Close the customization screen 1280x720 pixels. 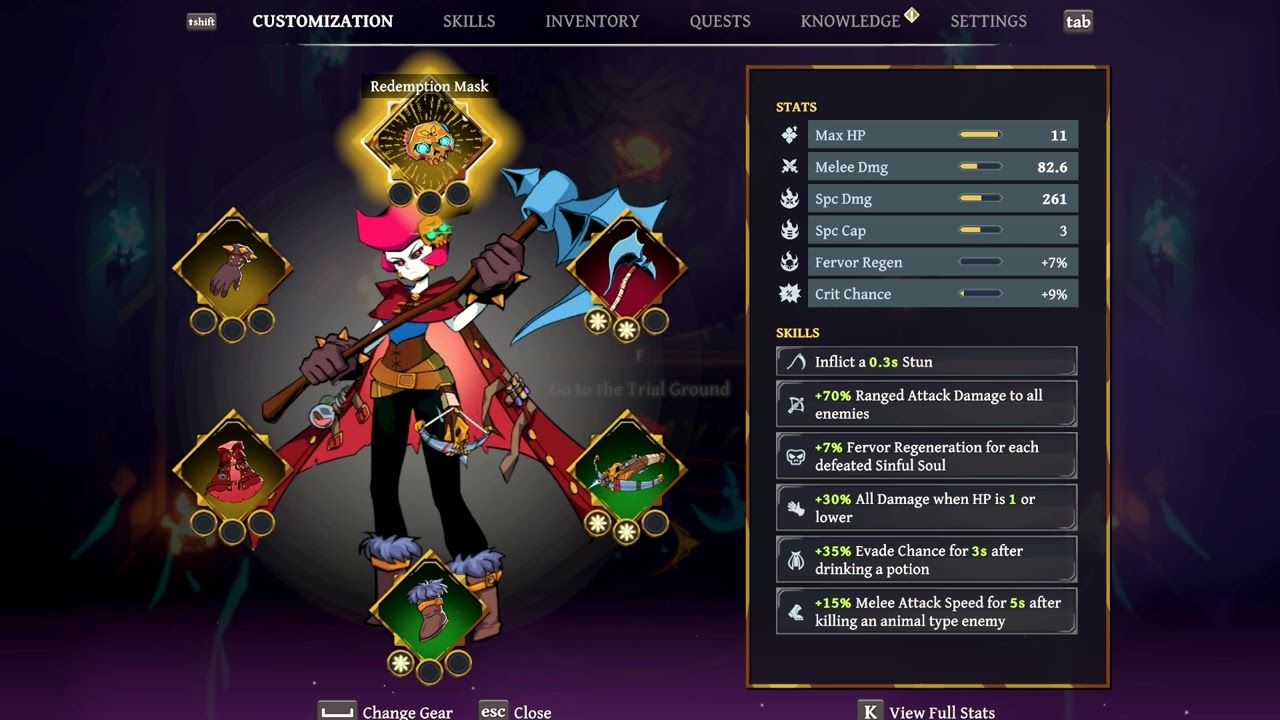click(x=516, y=712)
